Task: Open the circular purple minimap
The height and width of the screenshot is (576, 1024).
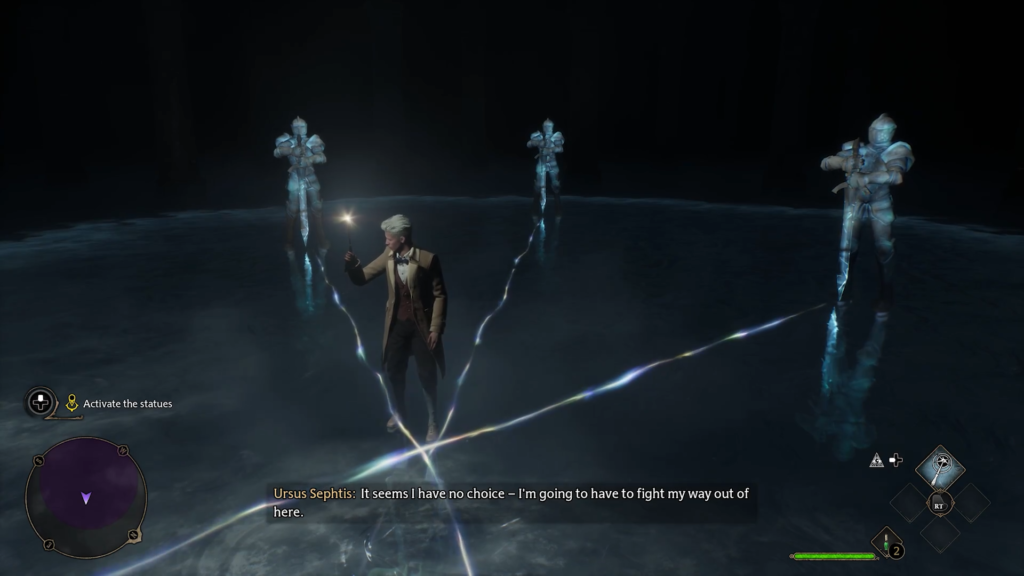Action: (86, 498)
